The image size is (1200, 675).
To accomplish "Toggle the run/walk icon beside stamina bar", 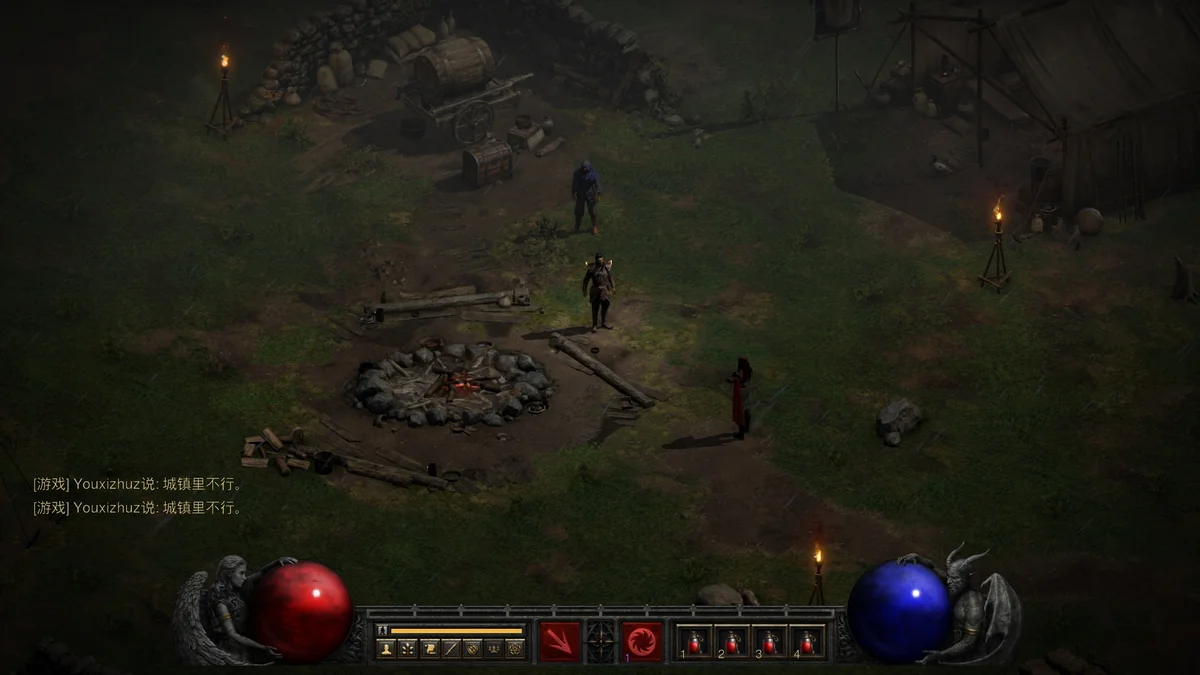I will click(382, 631).
